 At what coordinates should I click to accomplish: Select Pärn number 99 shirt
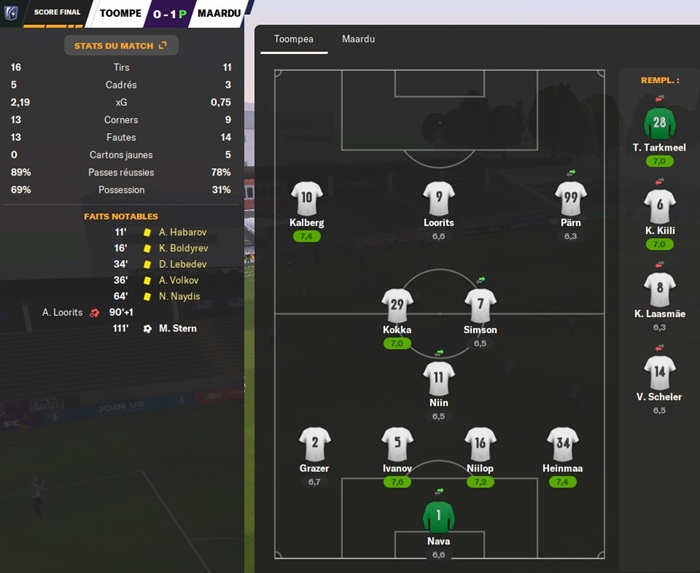click(570, 197)
